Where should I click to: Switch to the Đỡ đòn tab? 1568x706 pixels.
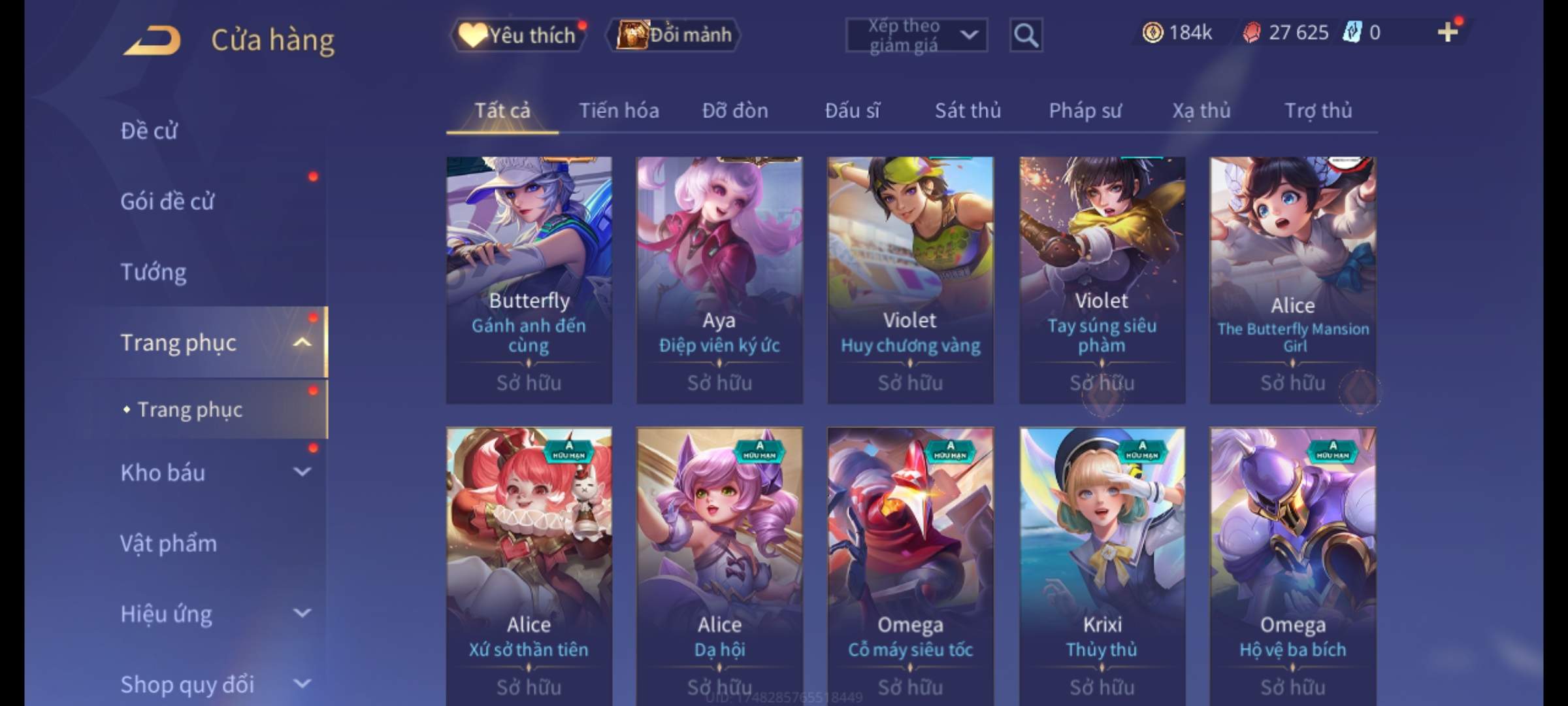[735, 110]
